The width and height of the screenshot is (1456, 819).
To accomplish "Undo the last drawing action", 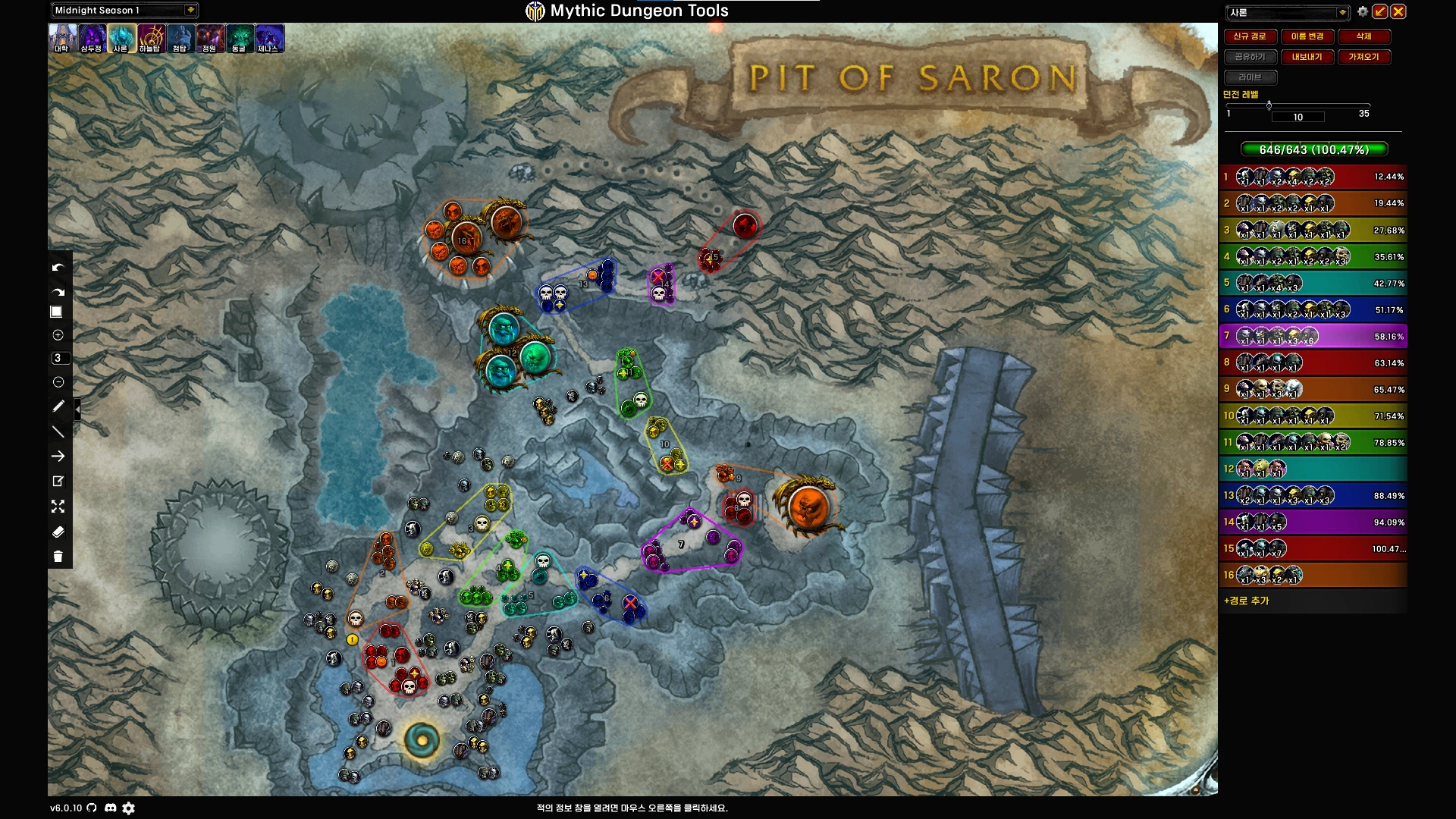I will [58, 268].
